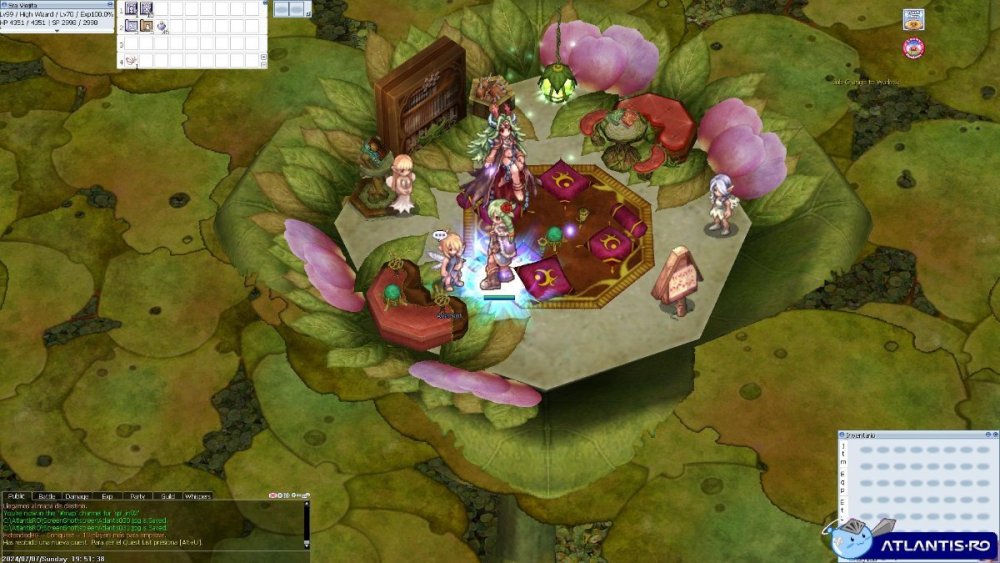Click the framed status icon at top right
Image resolution: width=1000 pixels, height=563 pixels.
[x=912, y=19]
